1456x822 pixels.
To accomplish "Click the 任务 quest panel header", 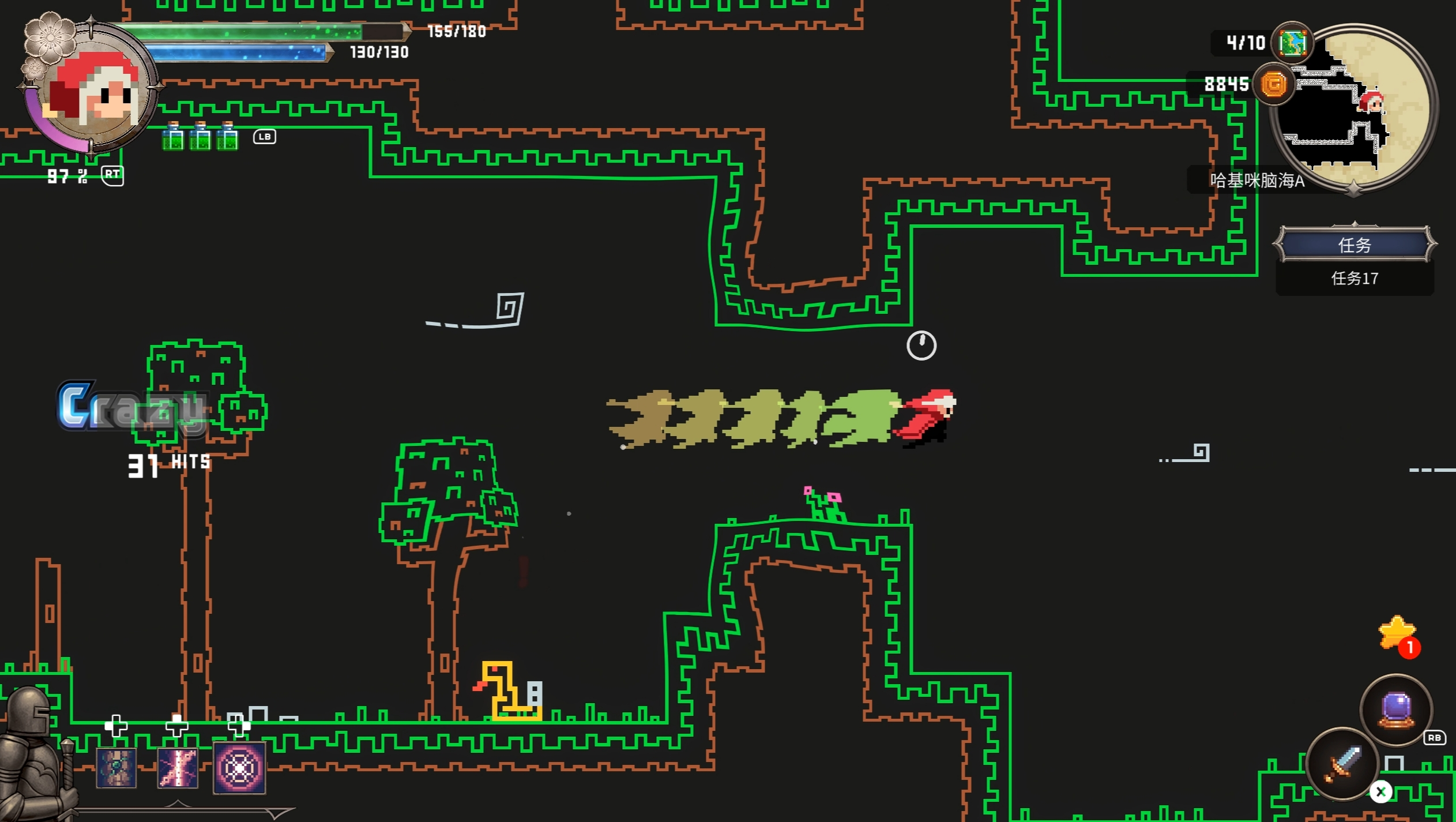I will click(1355, 245).
